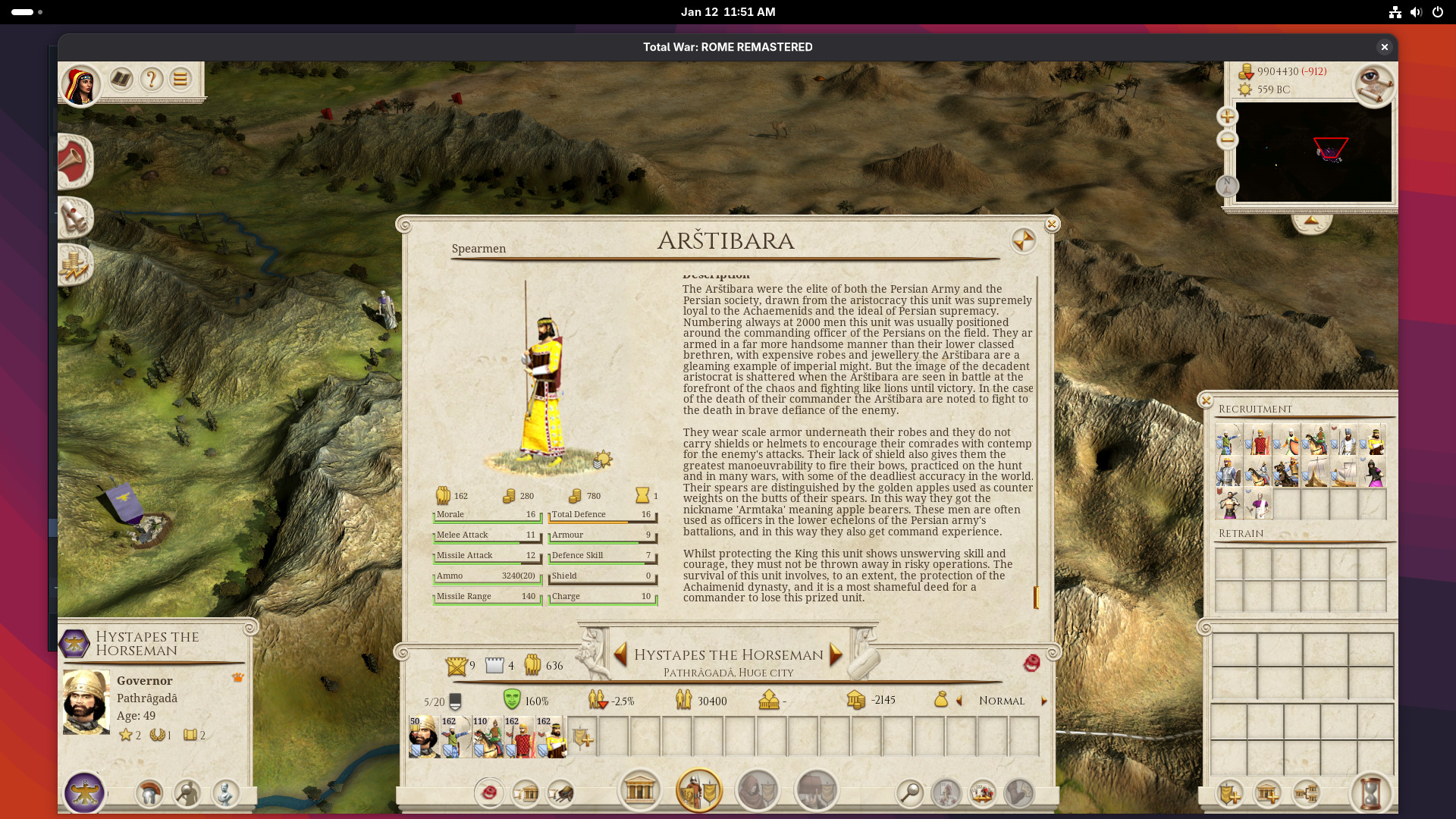
Task: Close the Recruitment panel
Action: tap(1206, 400)
